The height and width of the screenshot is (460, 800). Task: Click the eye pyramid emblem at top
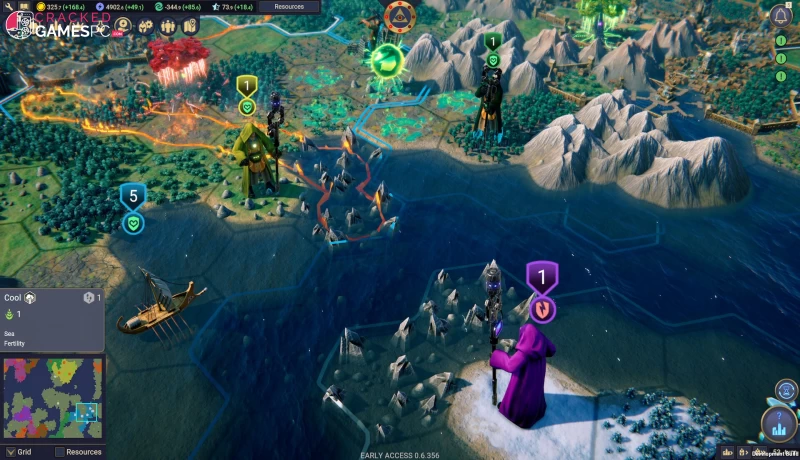(400, 14)
